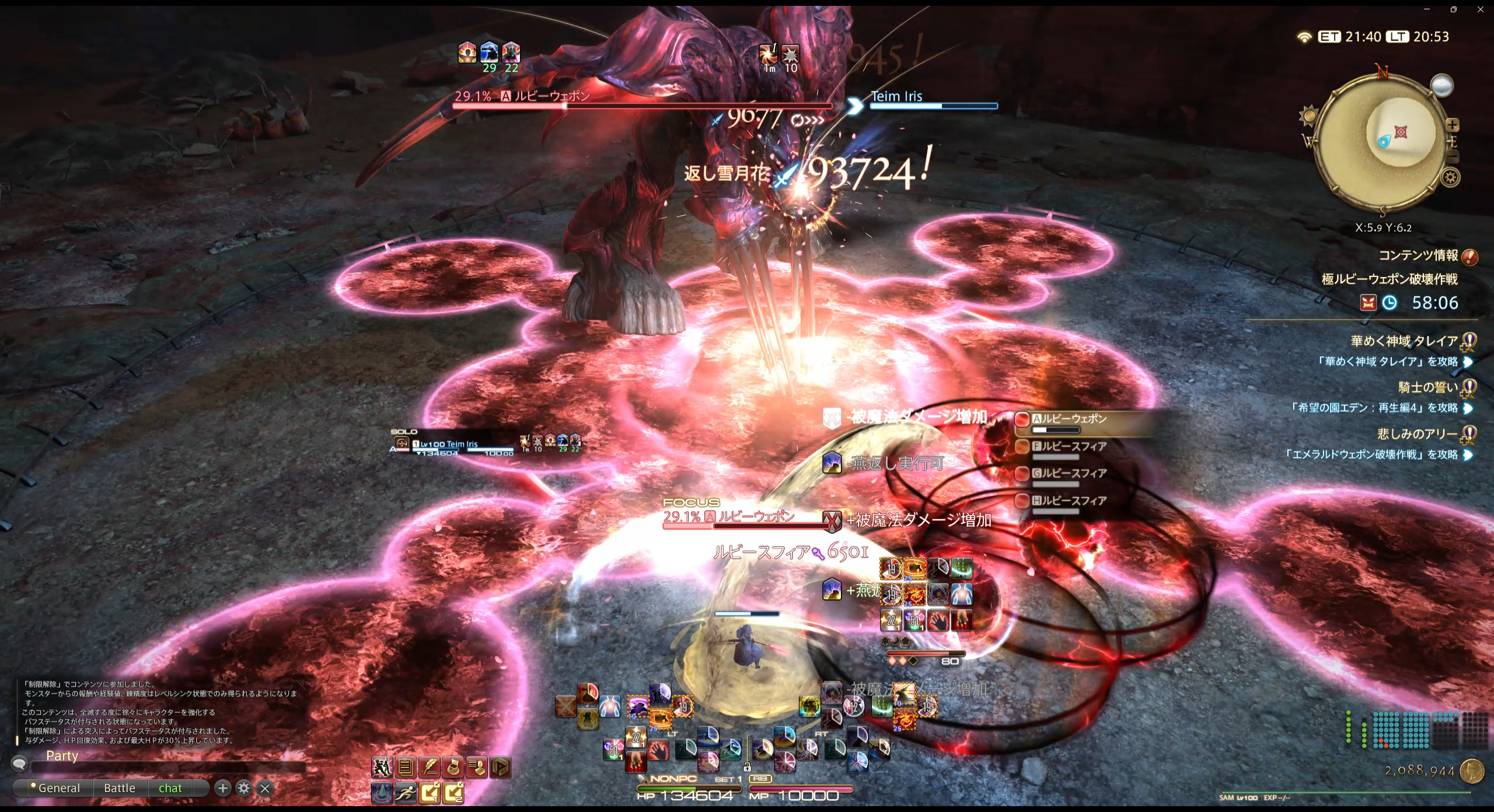
Task: Select the aetheryte crystal teleport icon
Action: 382,792
